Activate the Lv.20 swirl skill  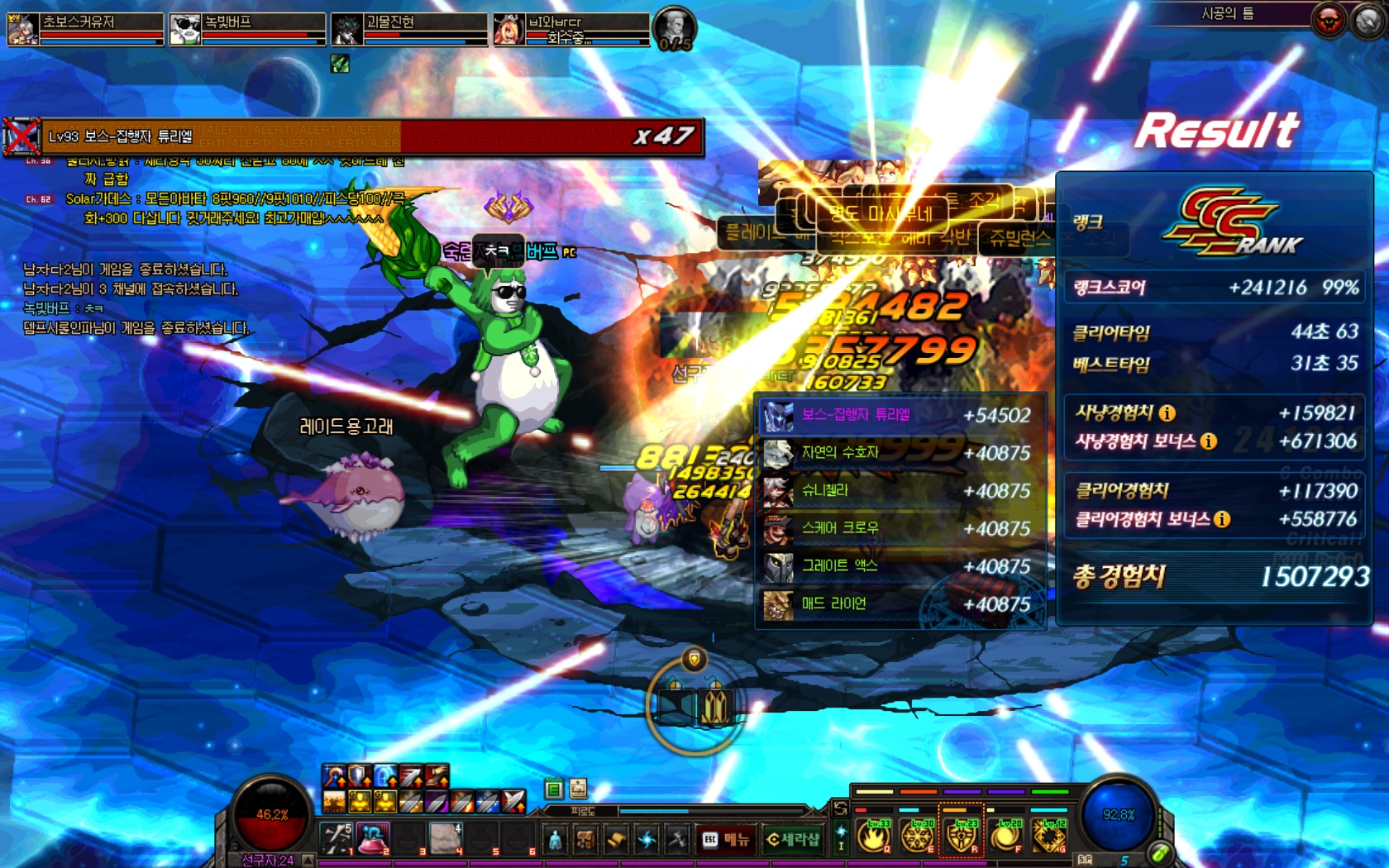[1005, 837]
